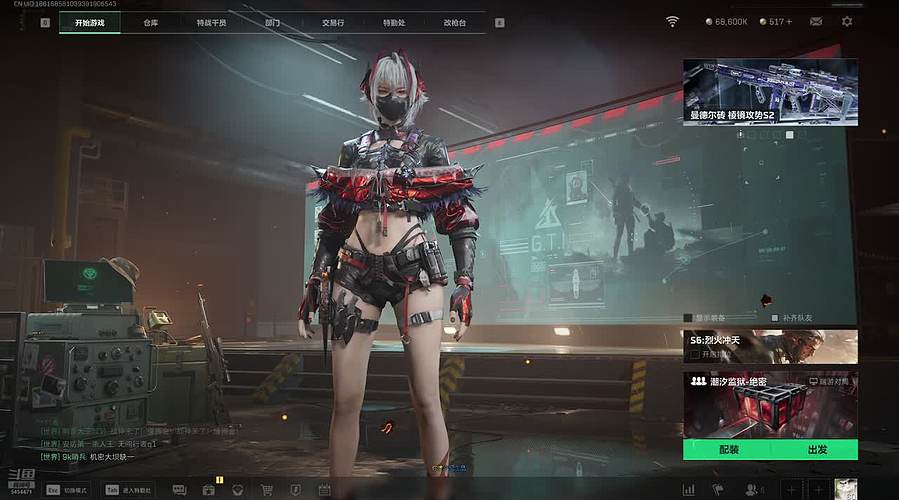Open the shopping cart icon
The image size is (899, 500).
[x=267, y=490]
